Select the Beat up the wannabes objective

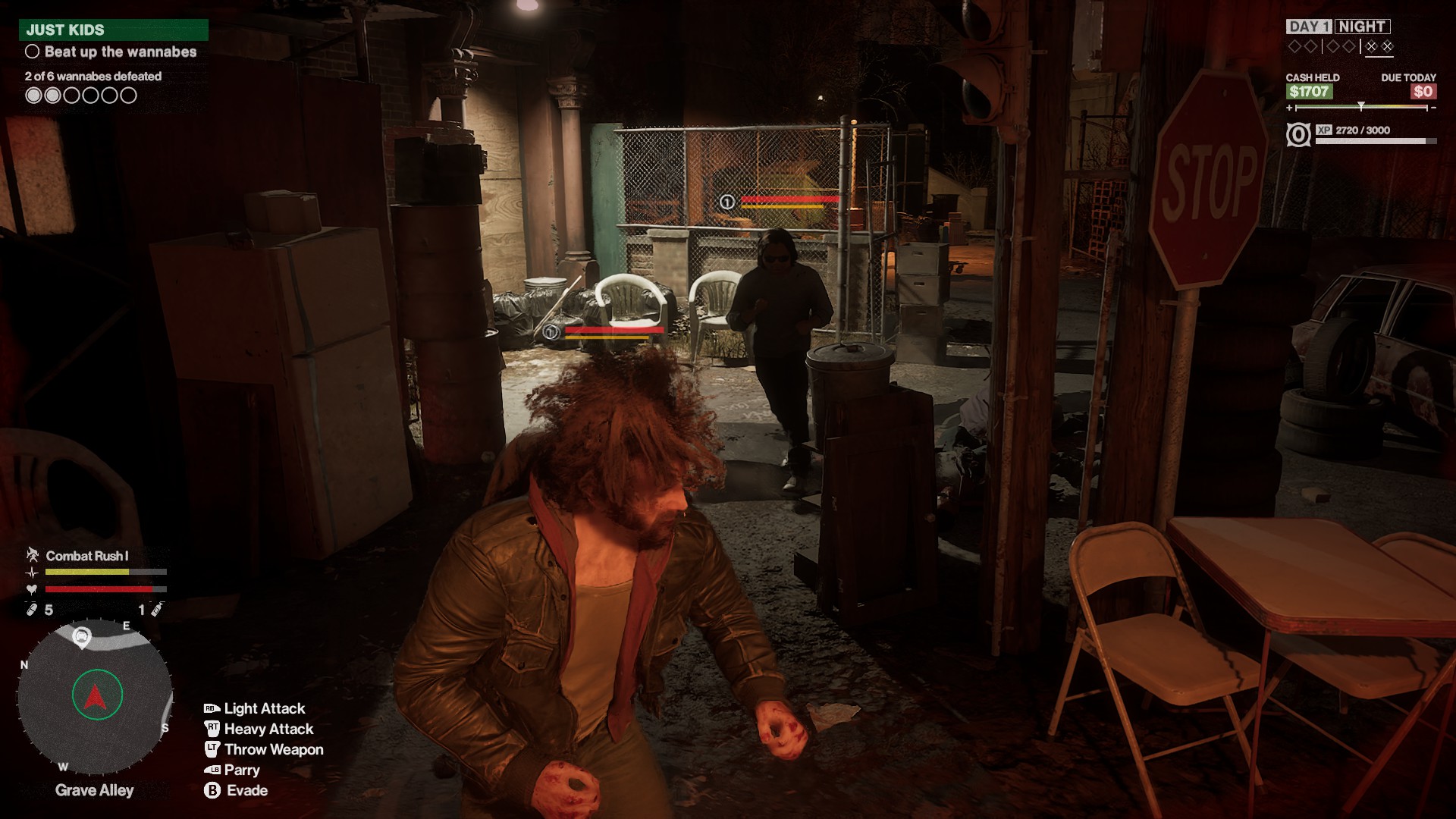pyautogui.click(x=120, y=52)
